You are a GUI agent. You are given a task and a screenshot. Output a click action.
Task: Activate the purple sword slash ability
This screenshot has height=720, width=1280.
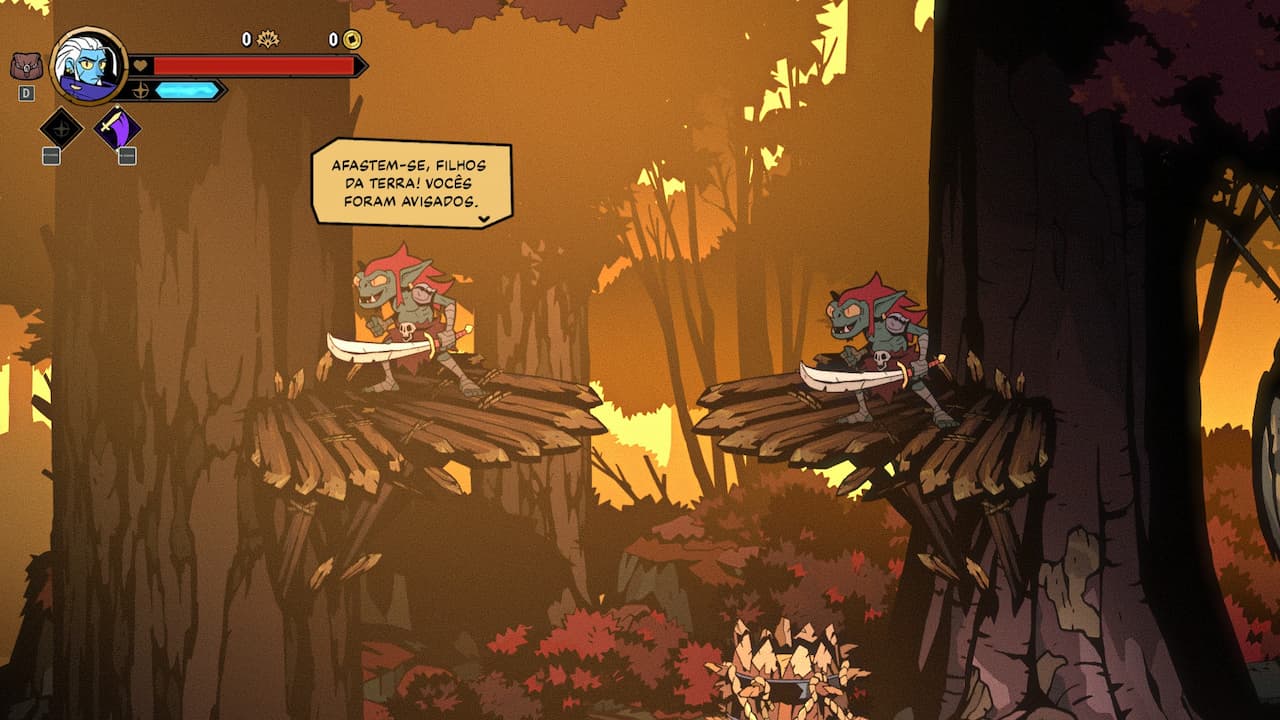[117, 128]
